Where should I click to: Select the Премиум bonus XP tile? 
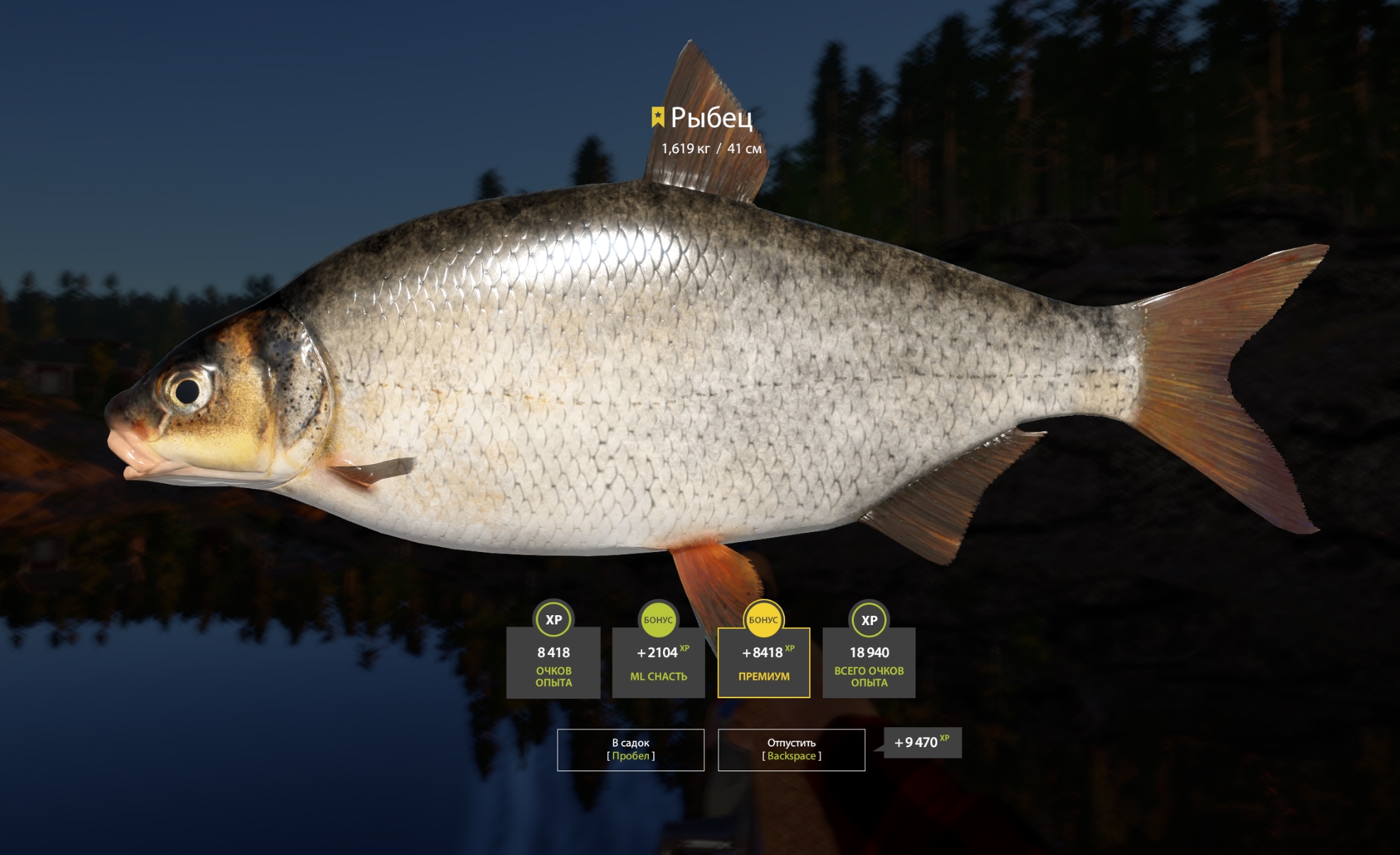click(764, 663)
